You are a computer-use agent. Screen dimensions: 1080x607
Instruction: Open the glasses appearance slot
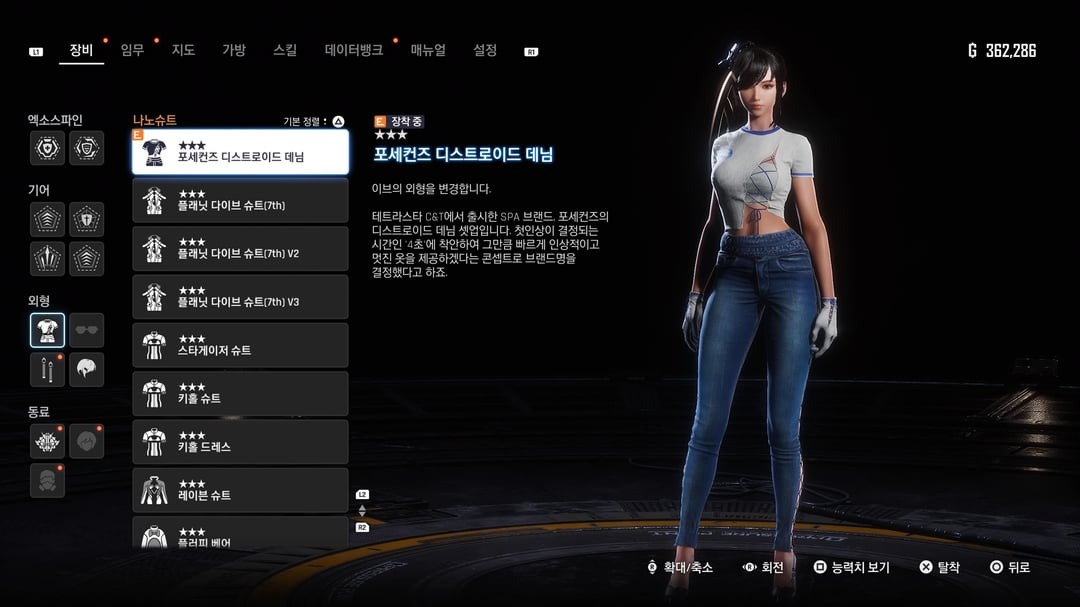point(87,330)
